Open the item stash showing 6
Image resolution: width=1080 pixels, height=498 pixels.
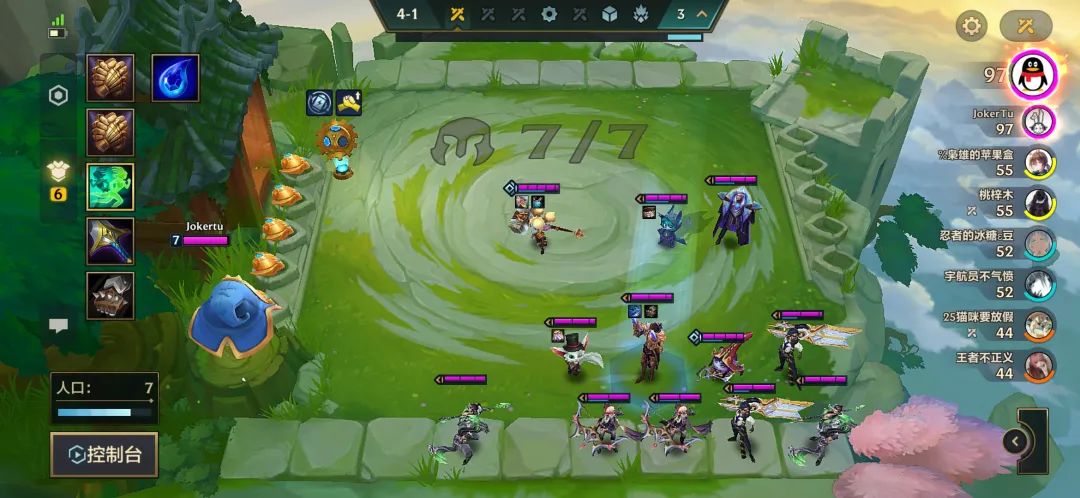(x=59, y=178)
